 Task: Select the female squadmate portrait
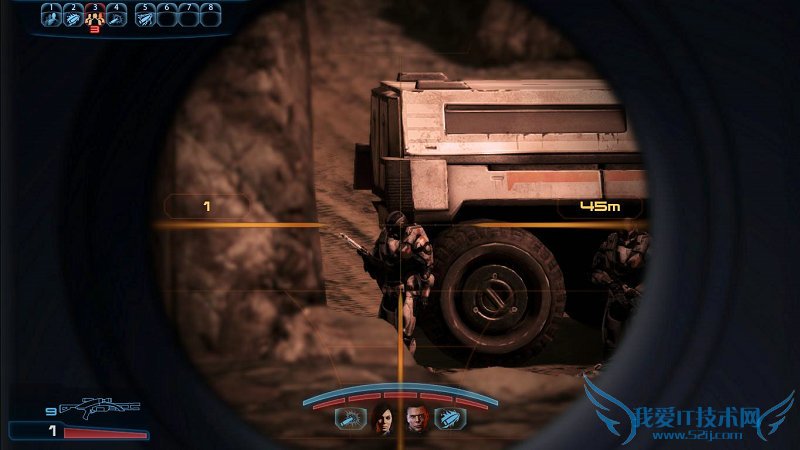tap(384, 421)
